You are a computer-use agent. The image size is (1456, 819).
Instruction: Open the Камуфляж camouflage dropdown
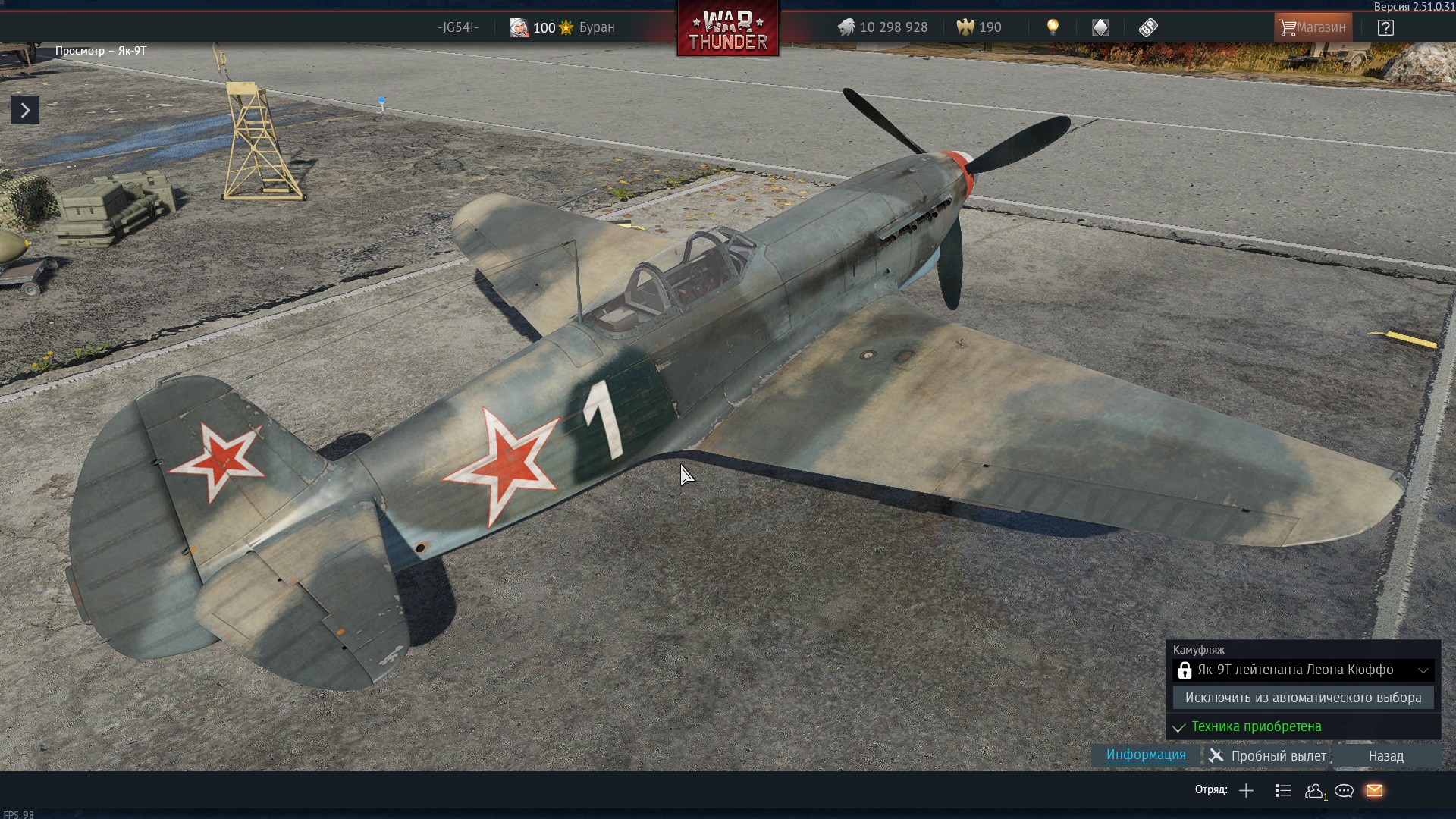[x=1303, y=670]
